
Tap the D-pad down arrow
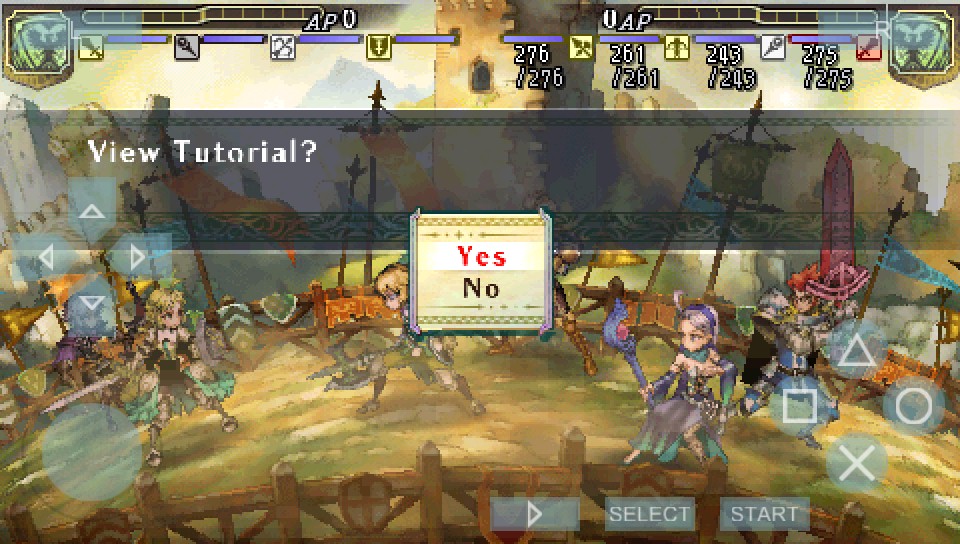(92, 302)
